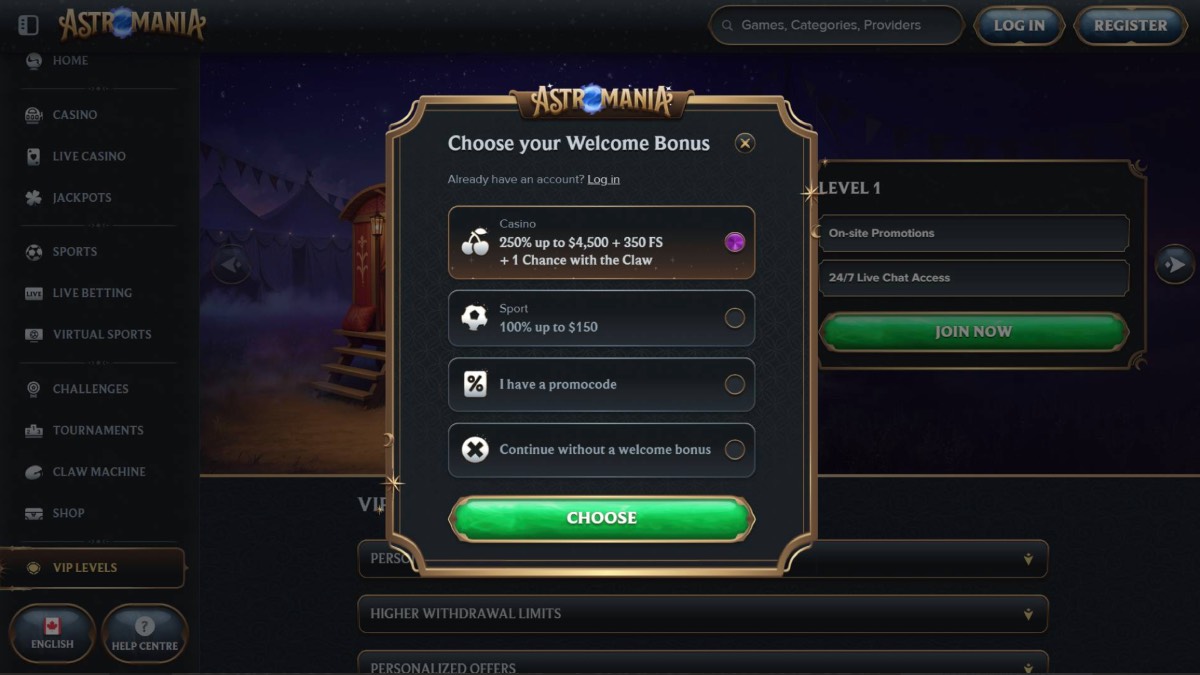Image resolution: width=1200 pixels, height=675 pixels.
Task: Confirm with the green Choose button
Action: tap(601, 518)
